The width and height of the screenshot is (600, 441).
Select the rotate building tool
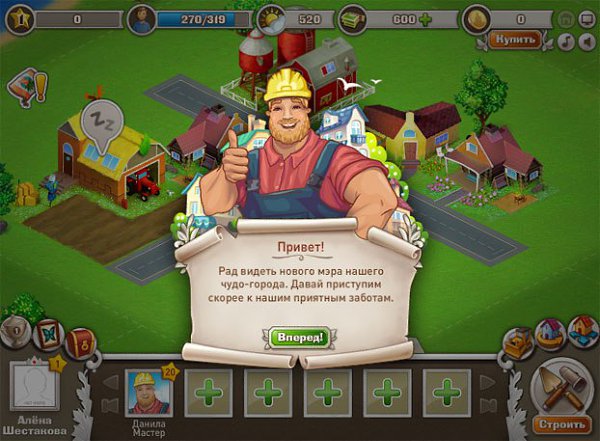[x=549, y=333]
